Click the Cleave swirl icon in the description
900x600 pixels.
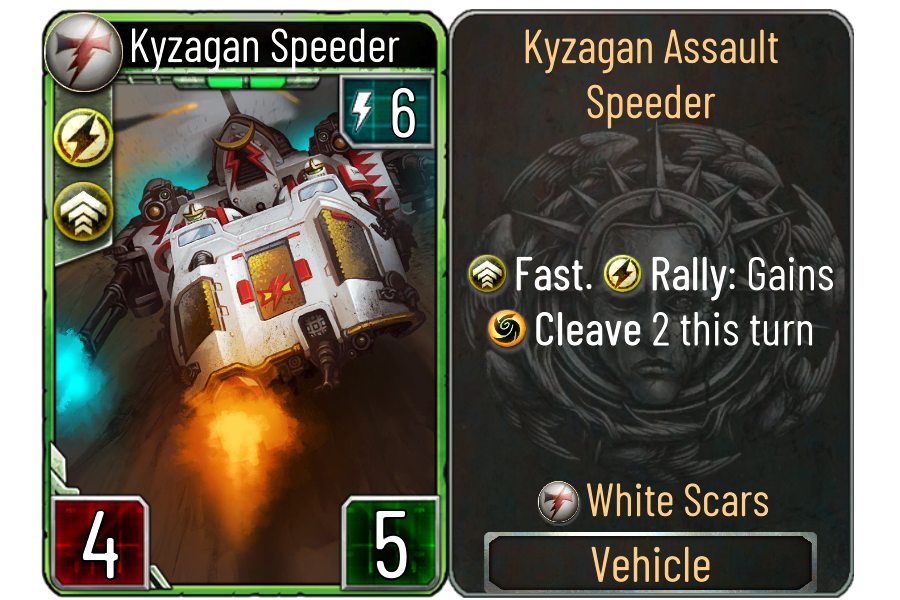click(508, 331)
